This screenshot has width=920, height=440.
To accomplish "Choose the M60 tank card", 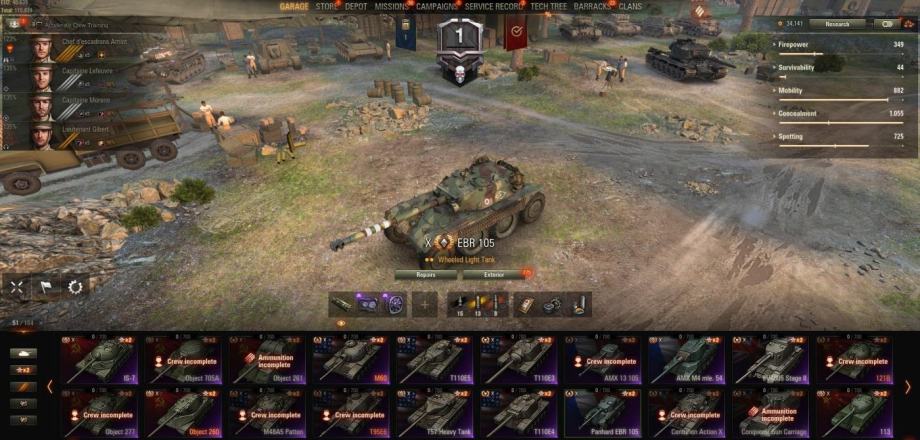I will click(353, 360).
